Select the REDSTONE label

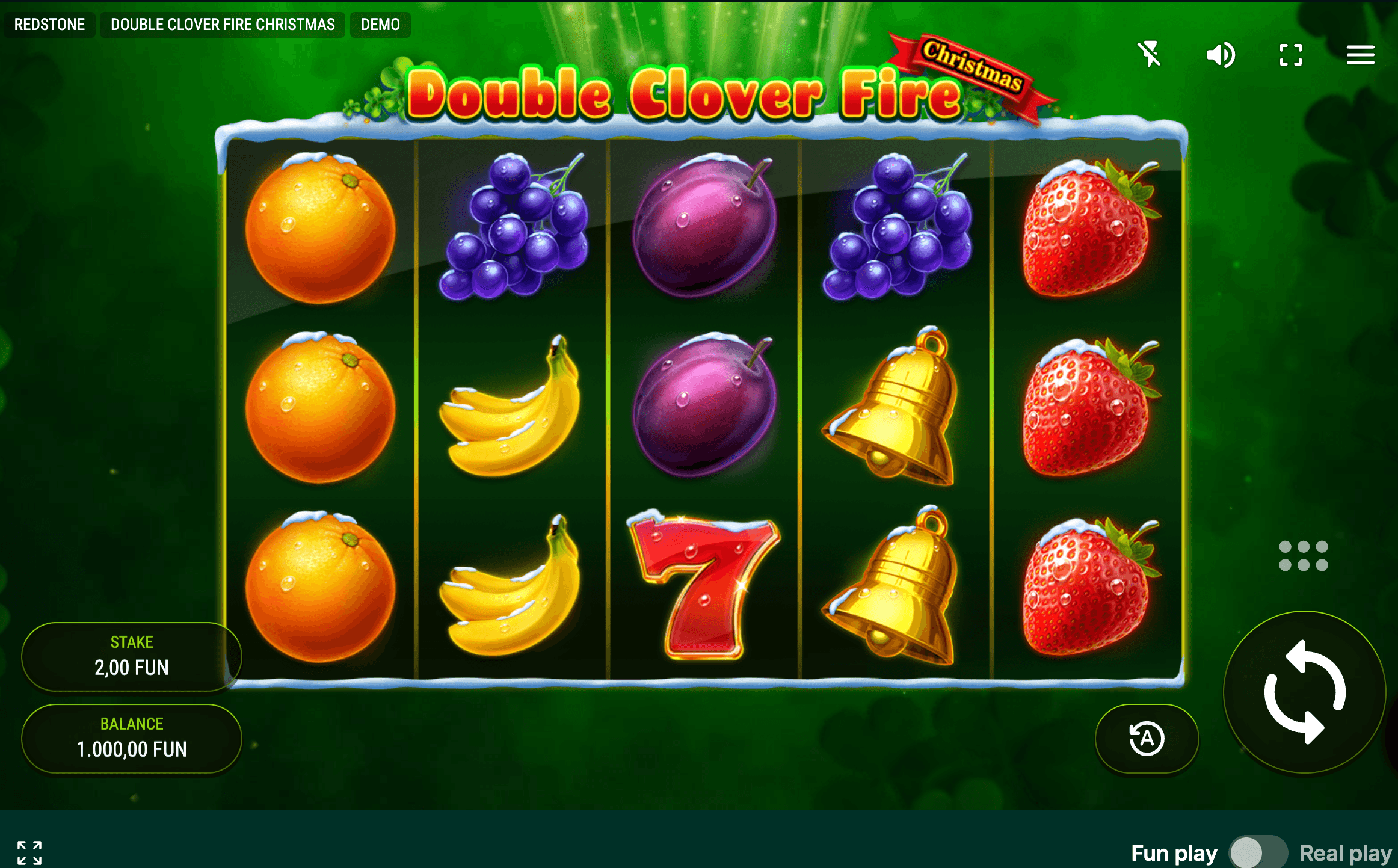[49, 25]
